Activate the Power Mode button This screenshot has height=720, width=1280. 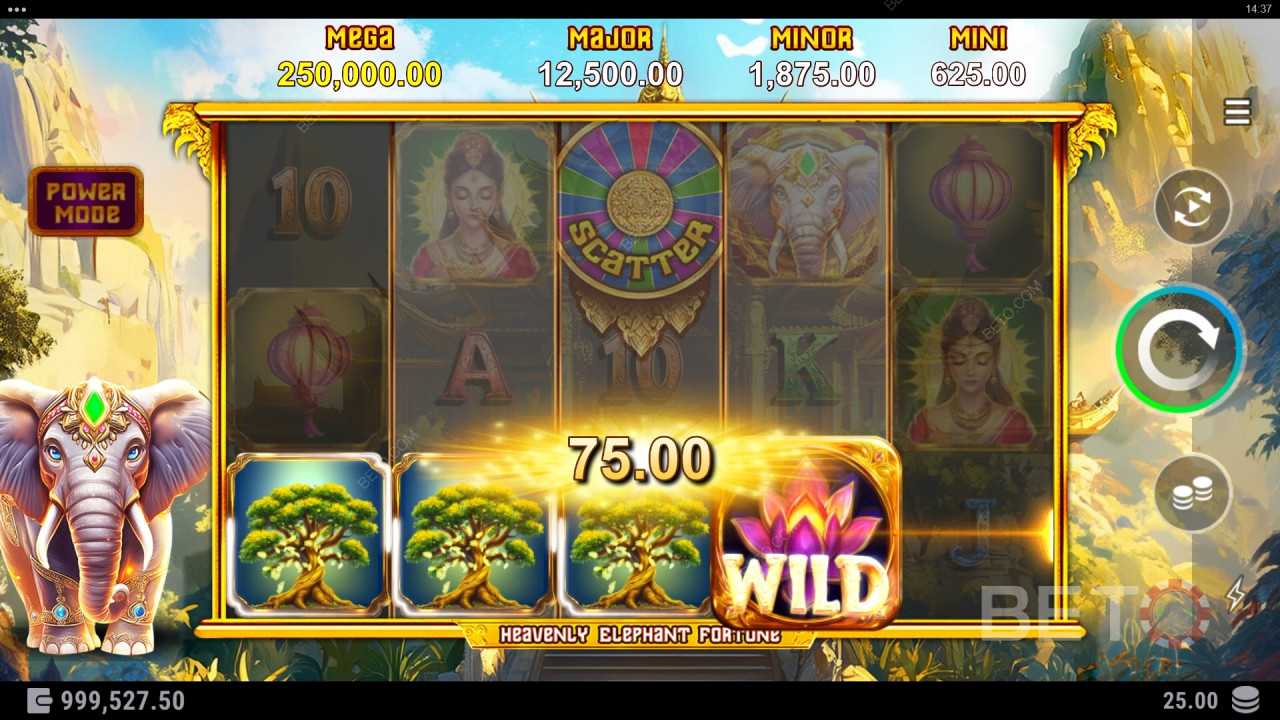click(86, 201)
